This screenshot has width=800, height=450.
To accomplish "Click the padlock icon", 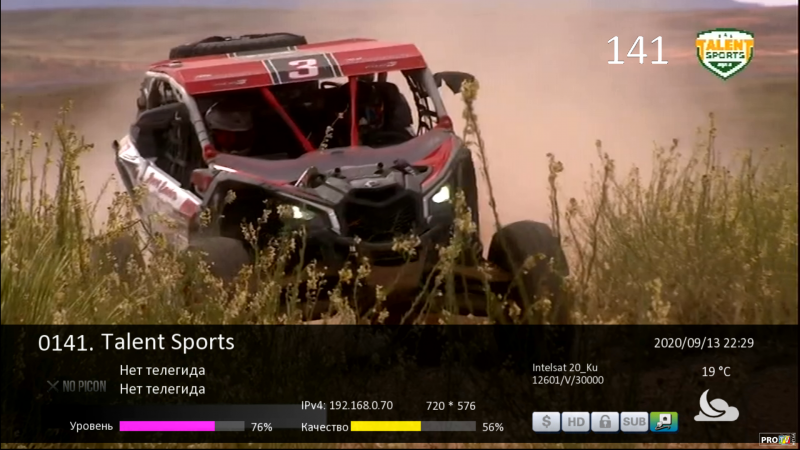I will tap(605, 422).
